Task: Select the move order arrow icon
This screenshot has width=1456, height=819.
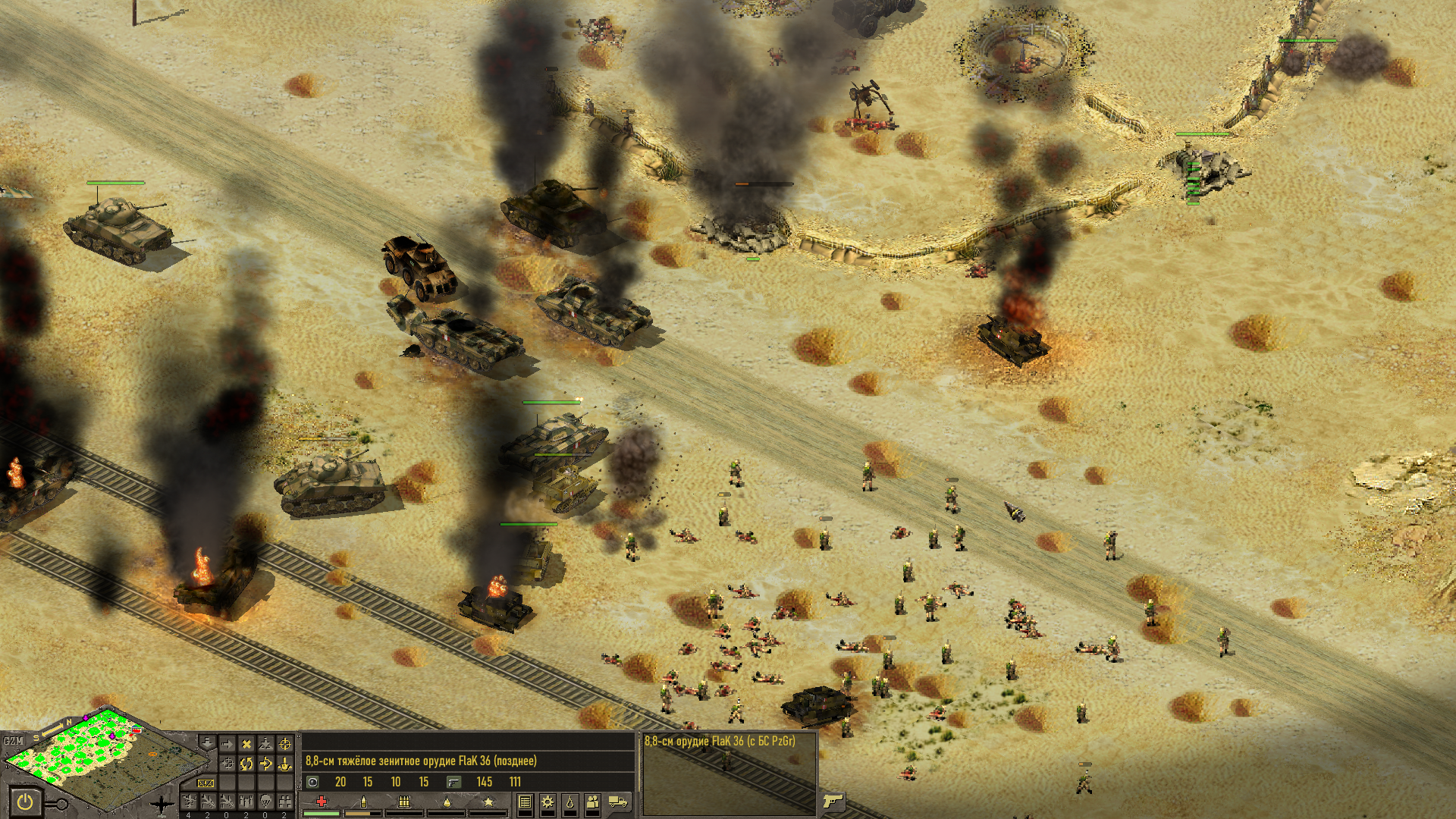Action: click(x=226, y=743)
